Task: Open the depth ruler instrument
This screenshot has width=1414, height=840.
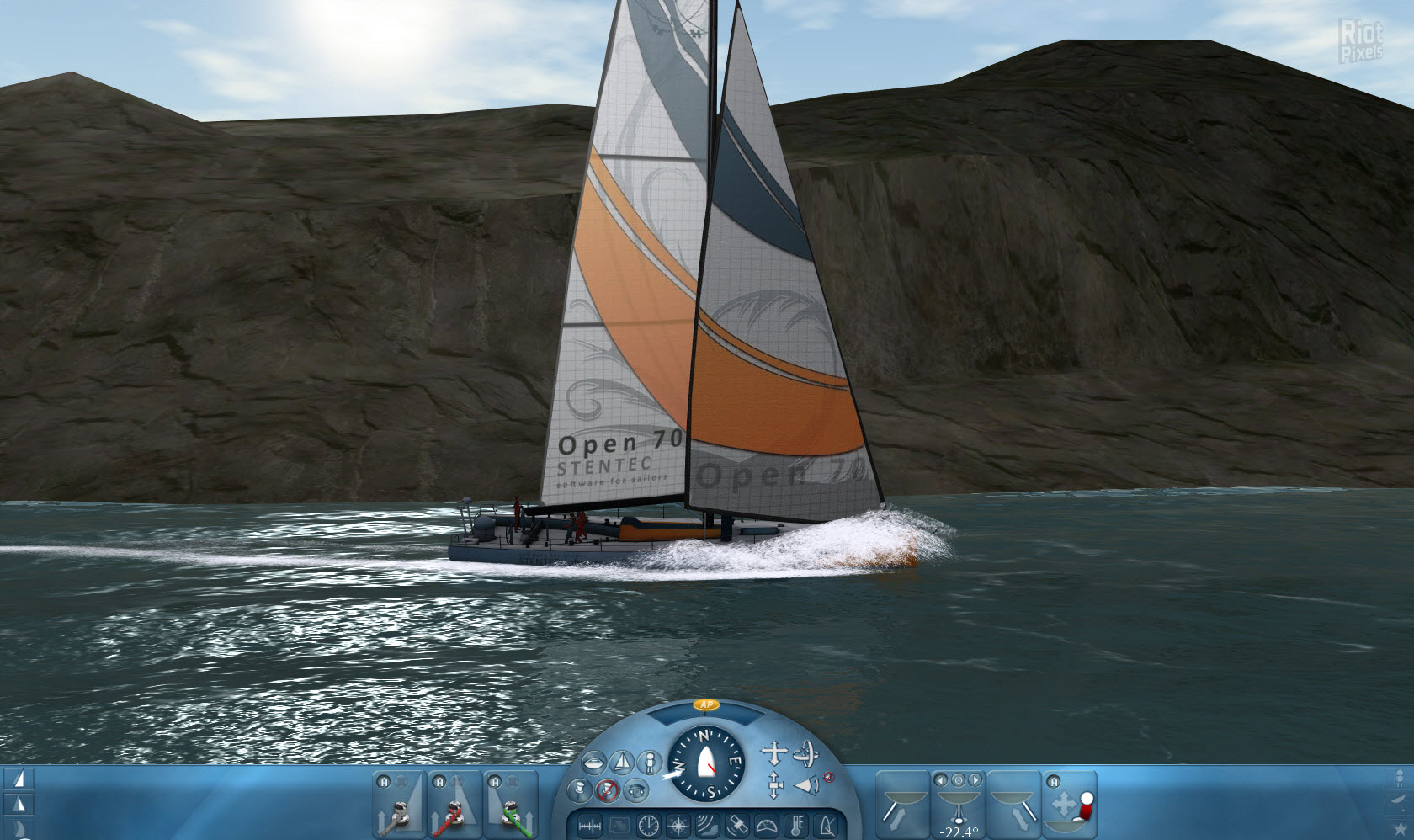Action: pos(589,827)
